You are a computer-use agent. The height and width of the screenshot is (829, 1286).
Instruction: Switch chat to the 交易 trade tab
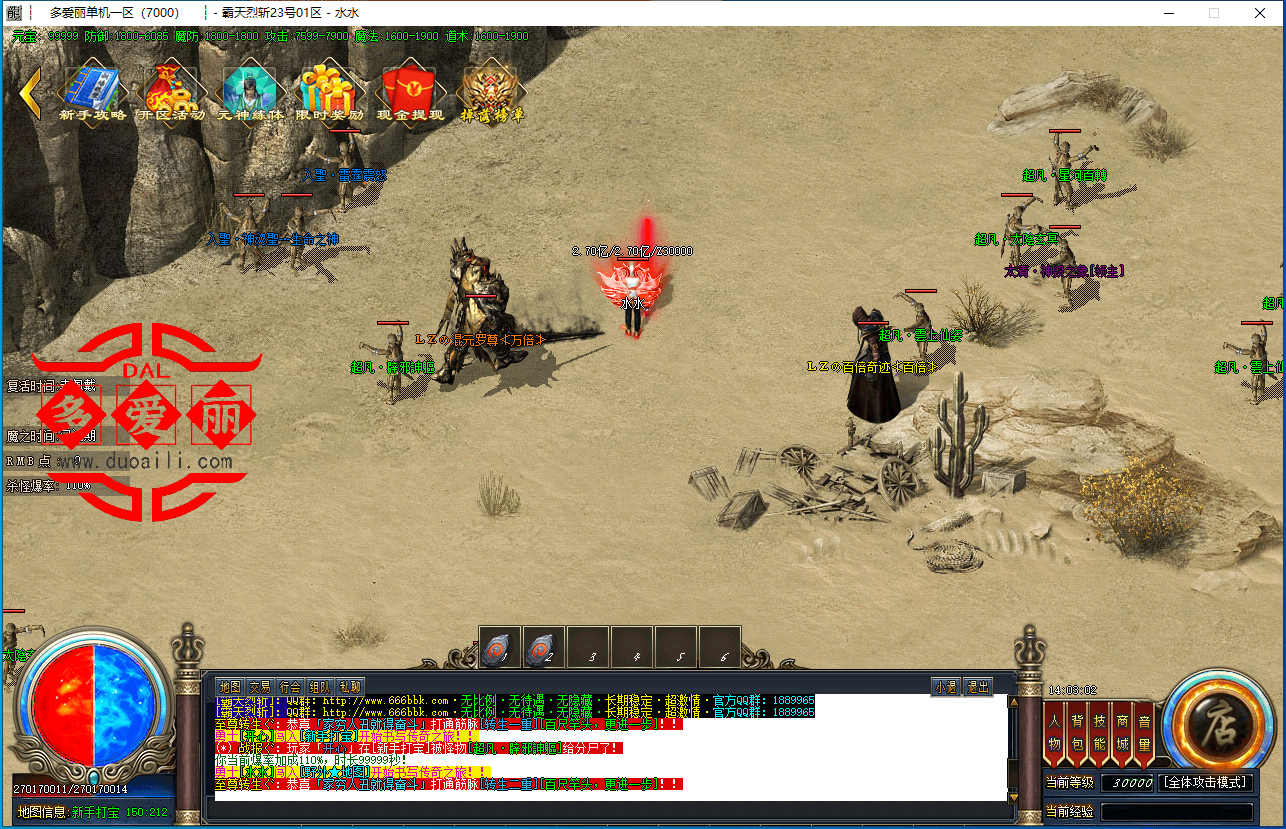tap(260, 687)
